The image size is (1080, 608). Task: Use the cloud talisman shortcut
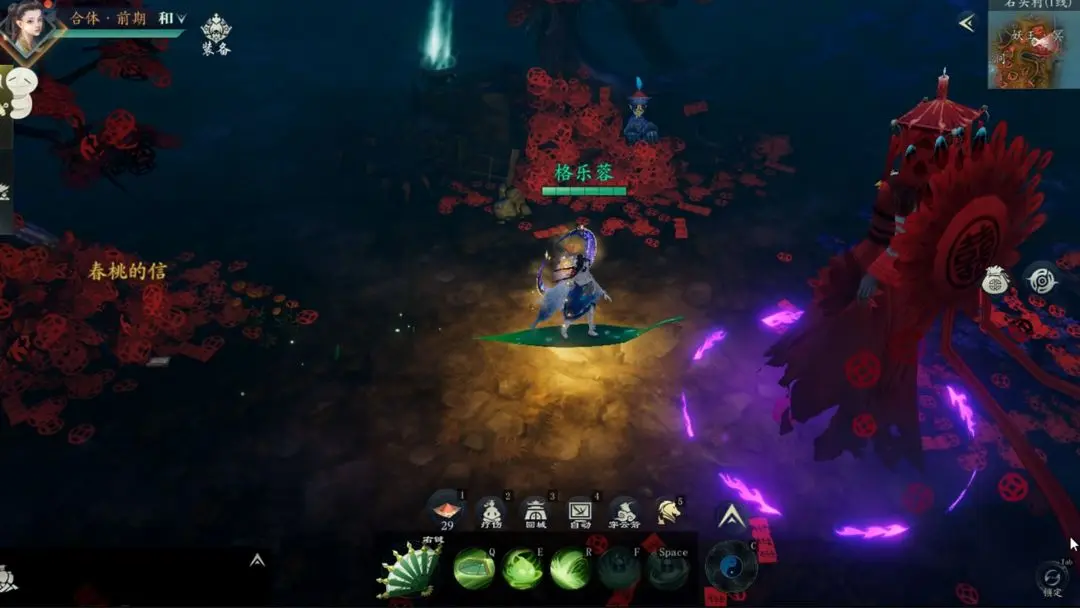point(624,512)
